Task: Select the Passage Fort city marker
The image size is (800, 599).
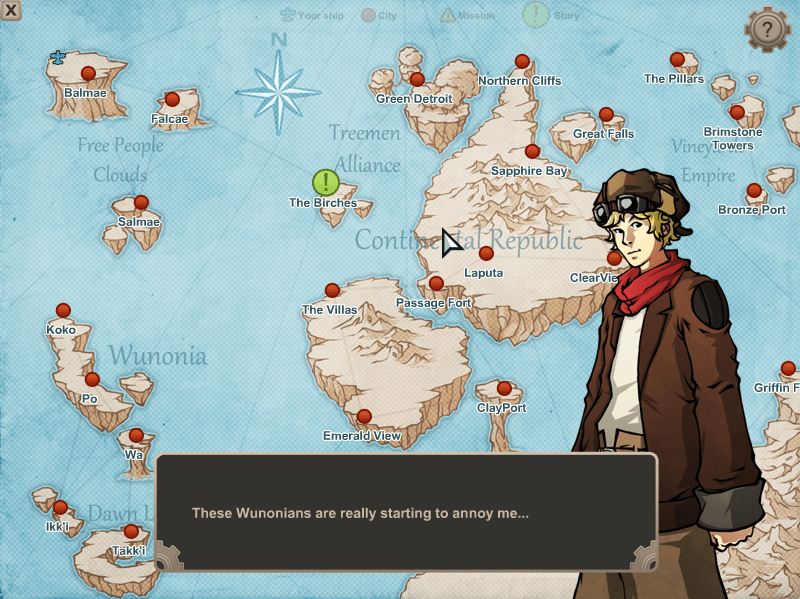Action: pos(436,284)
